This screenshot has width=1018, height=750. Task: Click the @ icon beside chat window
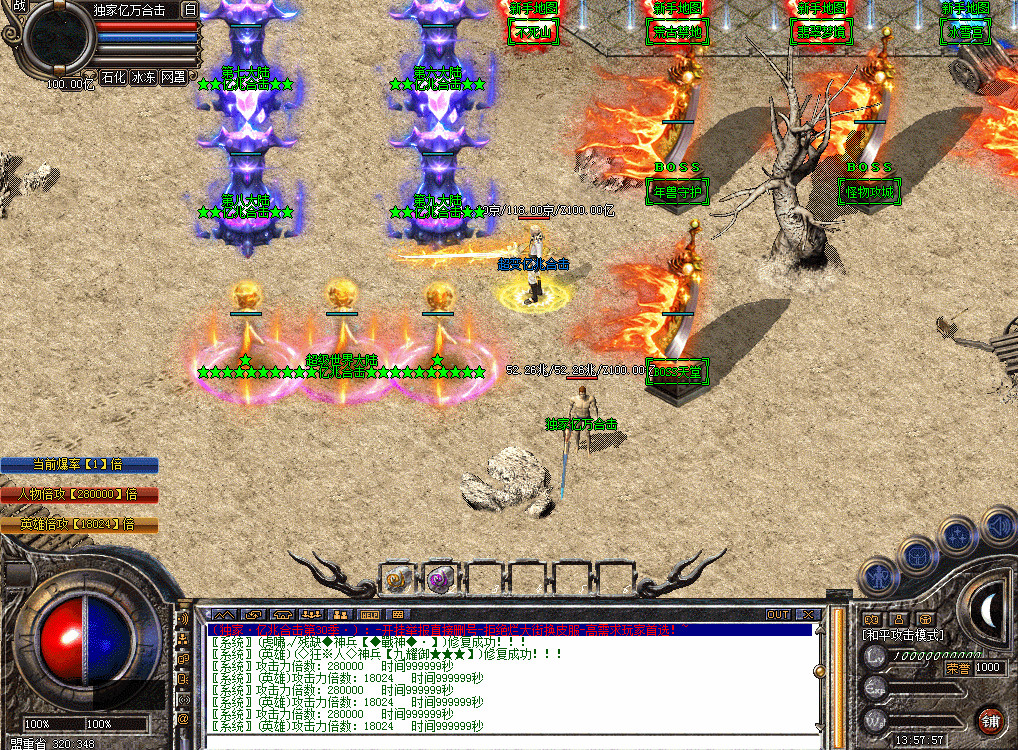click(x=183, y=718)
